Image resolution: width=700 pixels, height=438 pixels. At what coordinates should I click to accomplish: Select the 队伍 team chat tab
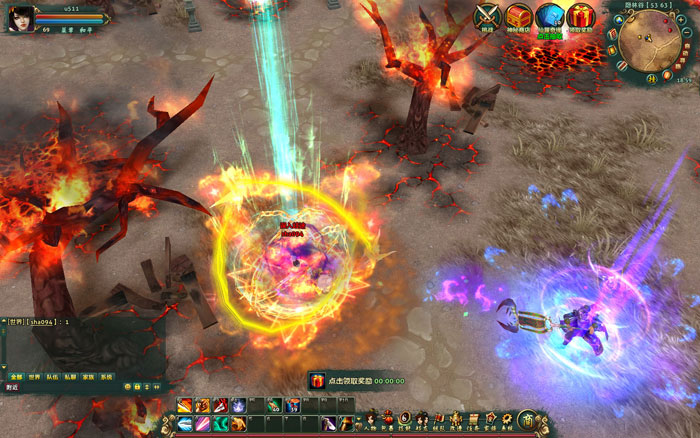click(52, 377)
